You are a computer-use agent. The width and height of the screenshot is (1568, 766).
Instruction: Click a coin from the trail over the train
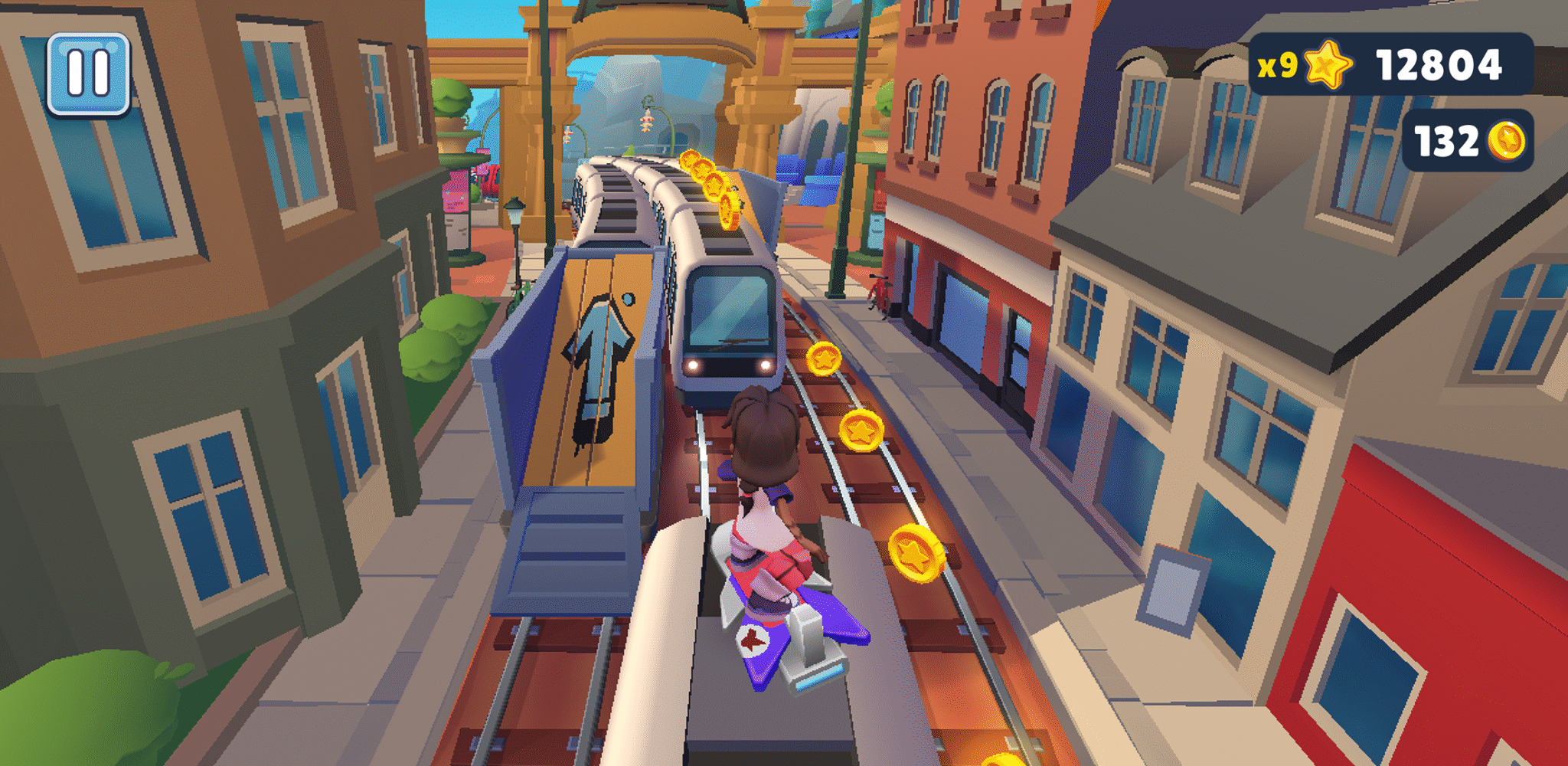pyautogui.click(x=714, y=184)
